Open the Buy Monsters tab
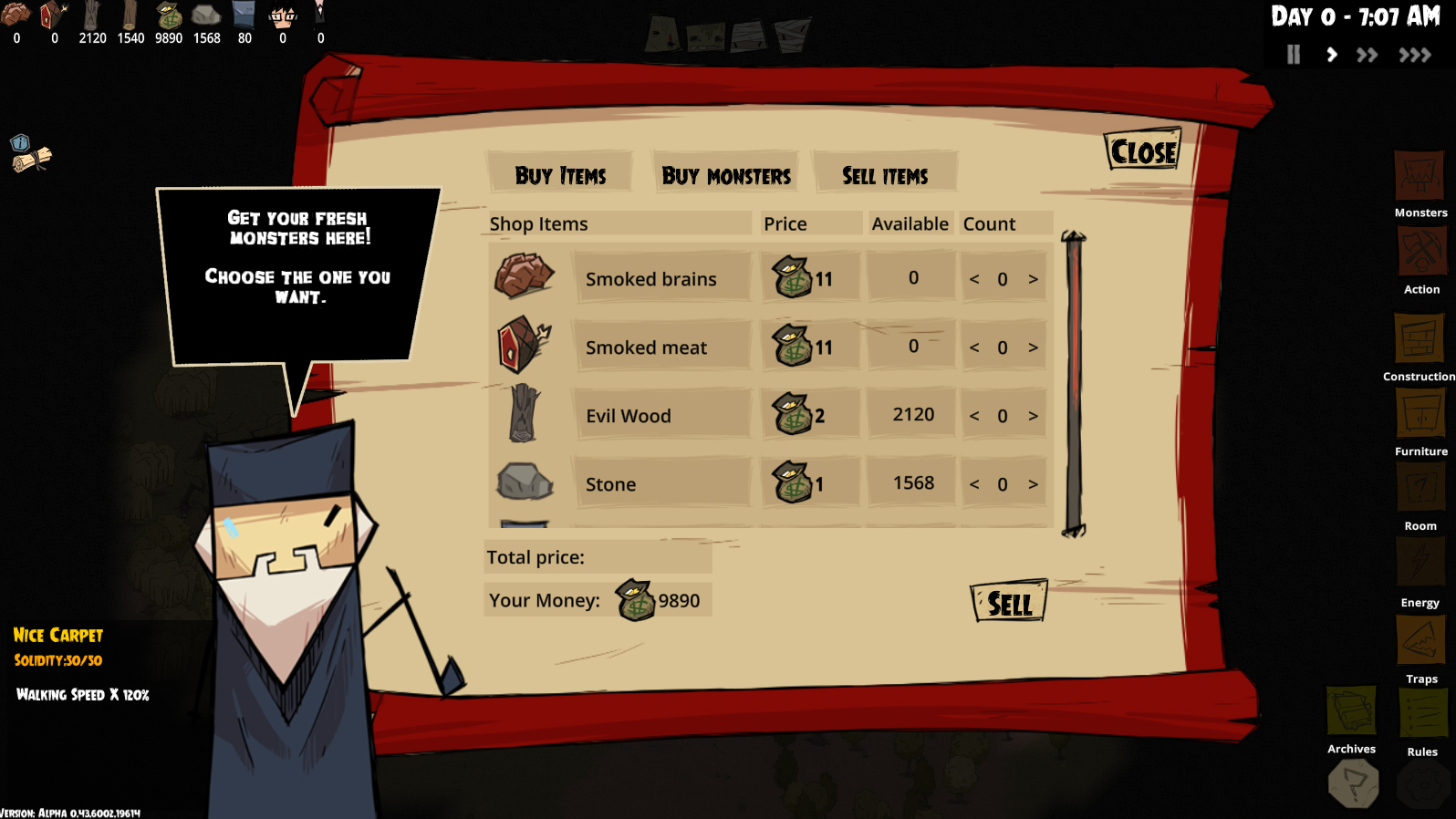The image size is (1456, 819). 726,174
